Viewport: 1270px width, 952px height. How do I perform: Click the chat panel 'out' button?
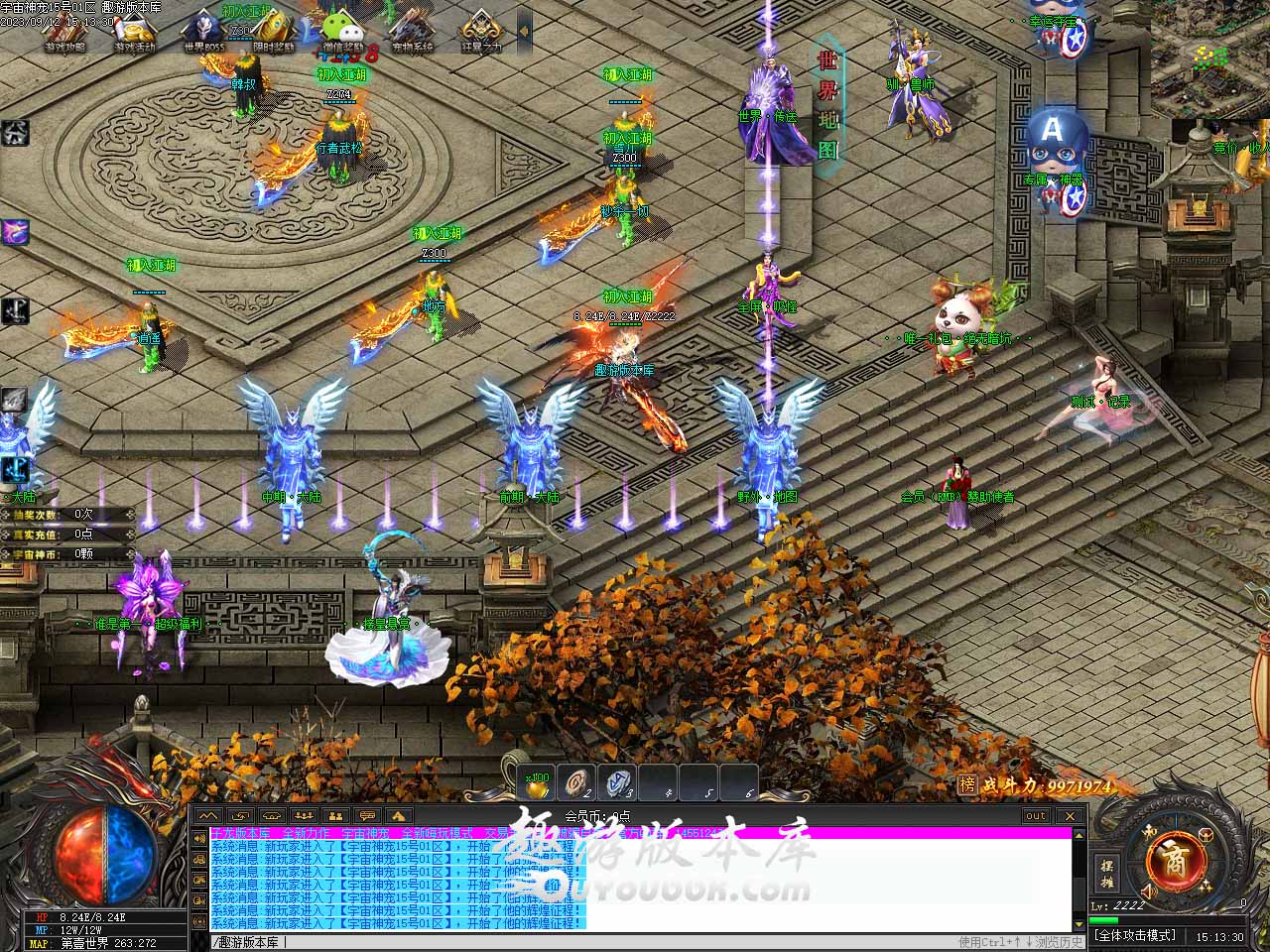pos(1036,815)
